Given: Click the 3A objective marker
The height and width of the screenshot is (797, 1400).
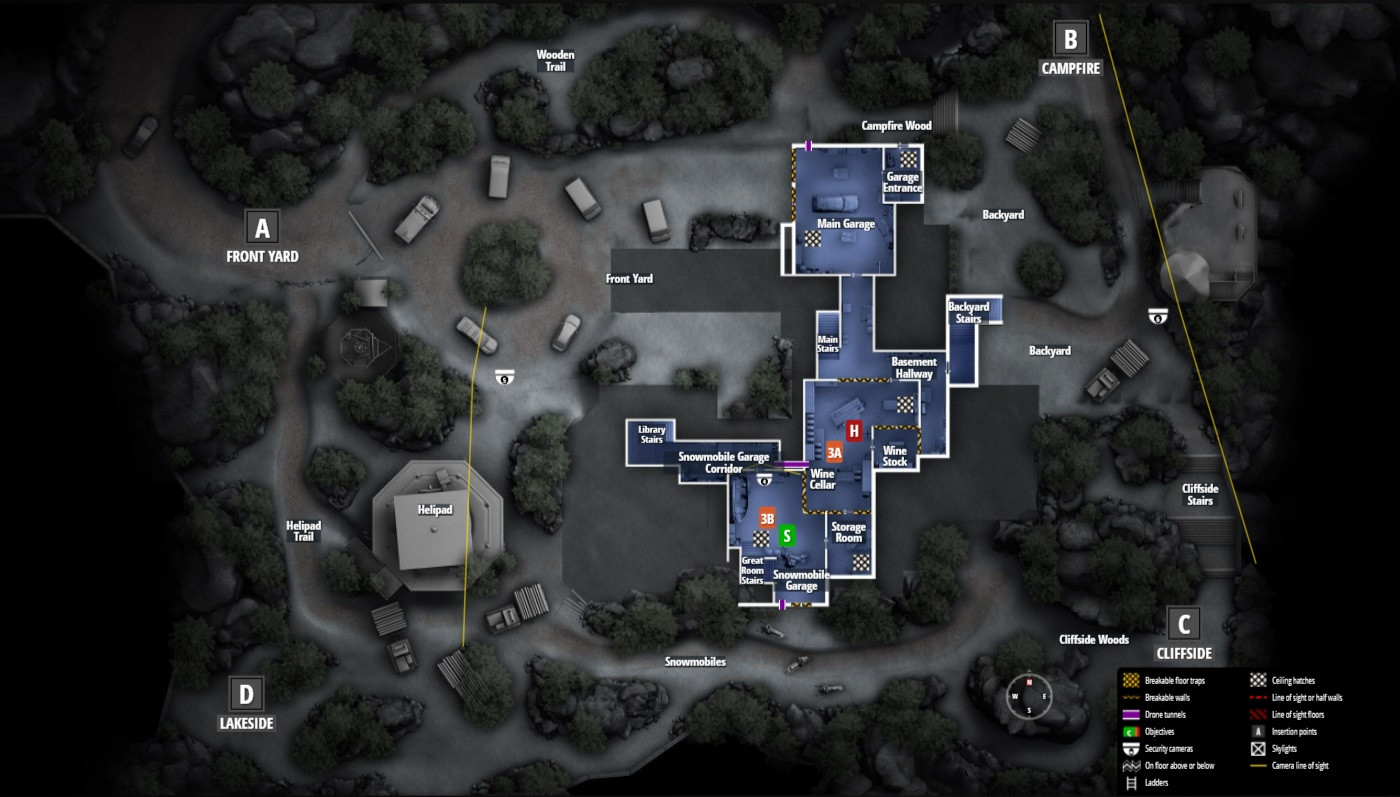Looking at the screenshot, I should coord(835,452).
